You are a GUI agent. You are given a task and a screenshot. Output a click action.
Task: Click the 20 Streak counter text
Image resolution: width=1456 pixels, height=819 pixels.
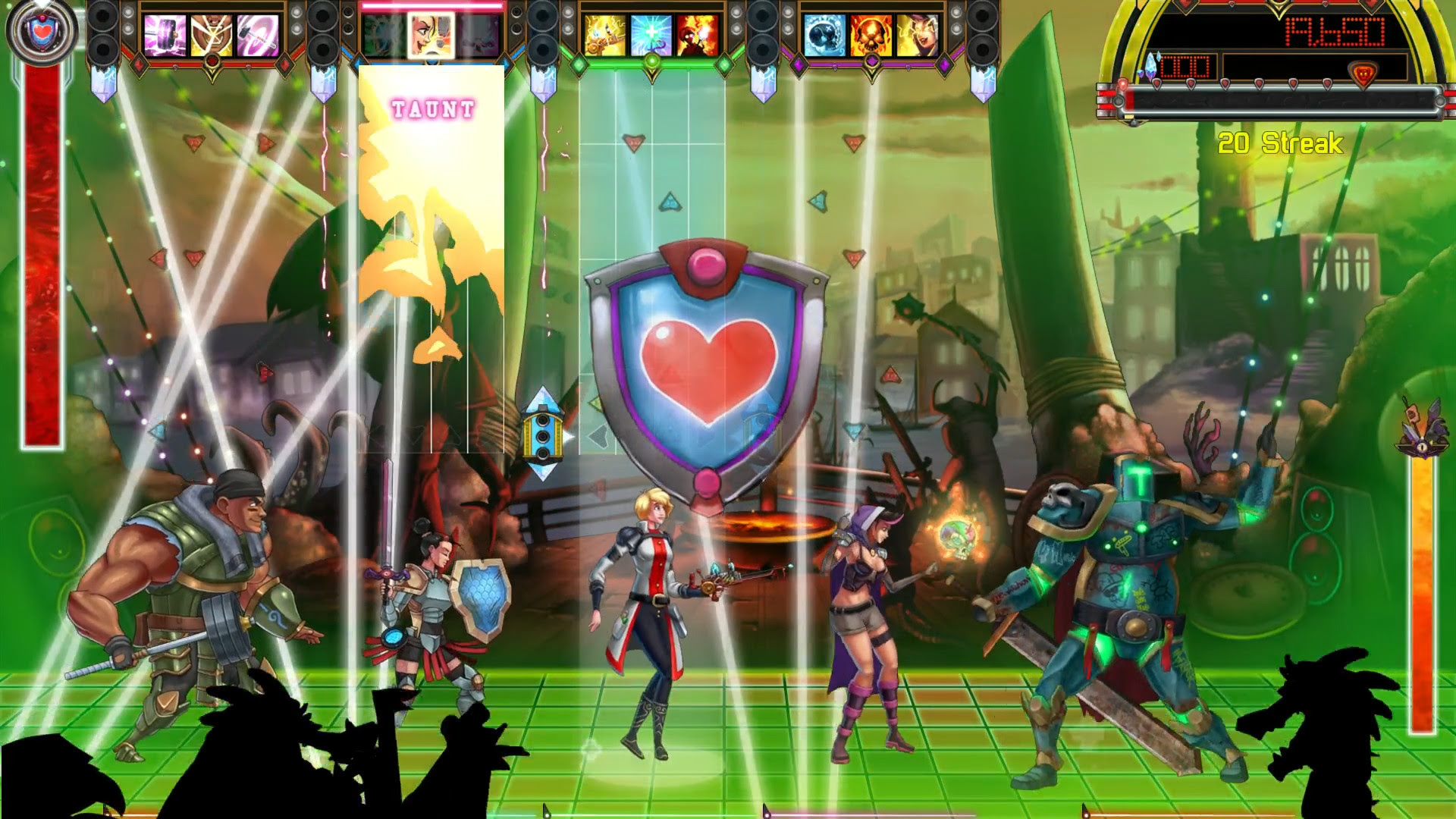[x=1282, y=141]
